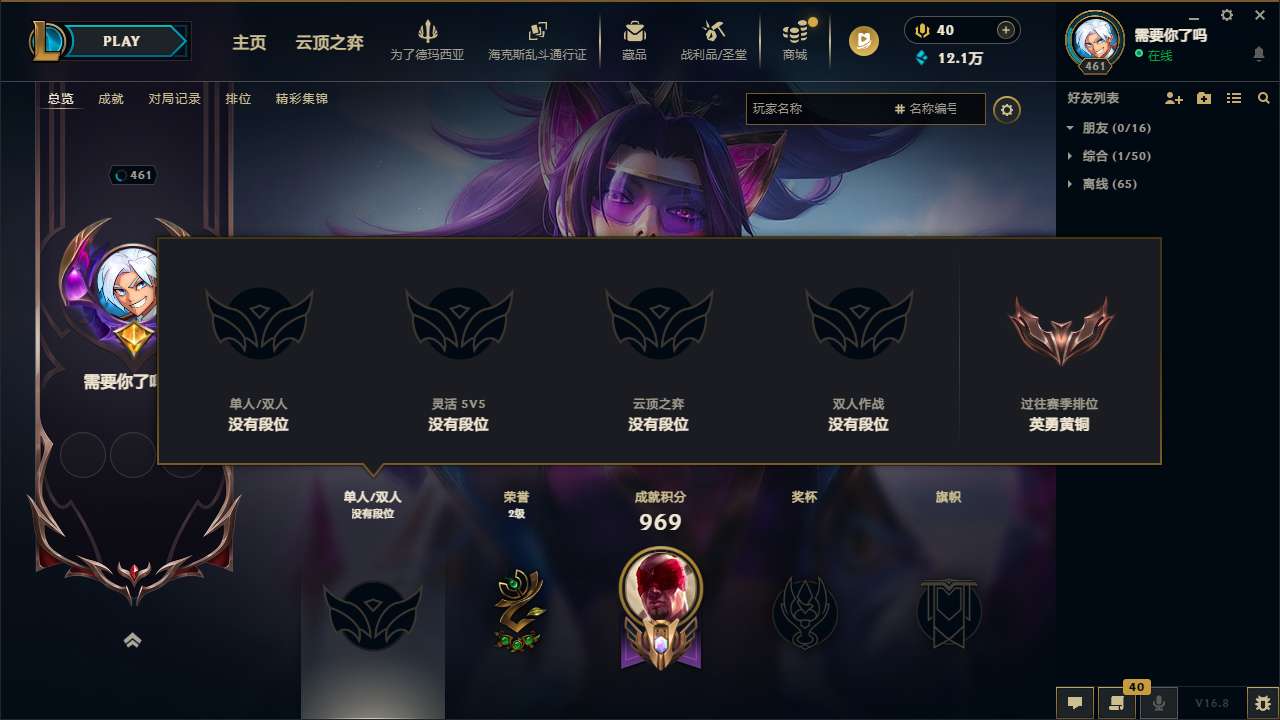Open the chat window icon in bottom bar
Screen dimensions: 1280x720
tap(1073, 703)
